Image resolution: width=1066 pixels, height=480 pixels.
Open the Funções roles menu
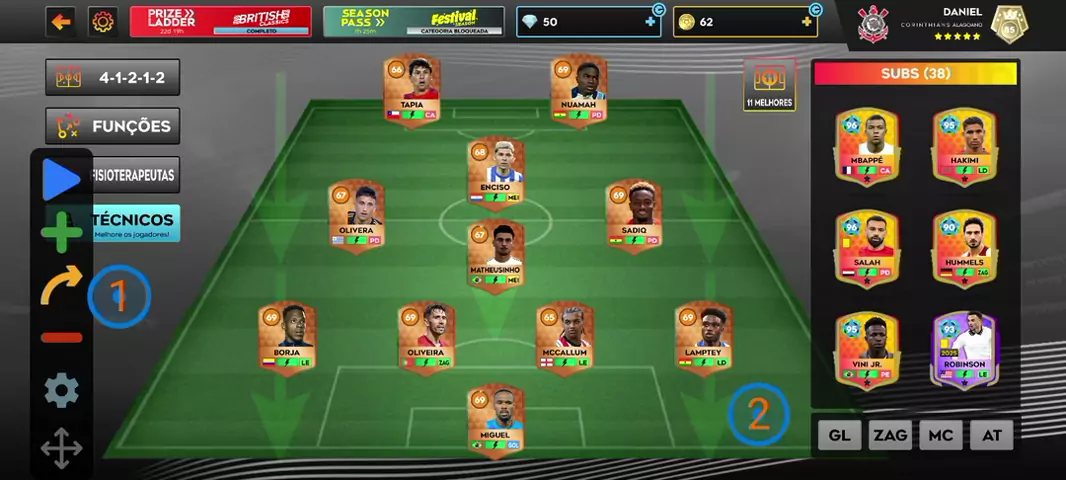113,126
